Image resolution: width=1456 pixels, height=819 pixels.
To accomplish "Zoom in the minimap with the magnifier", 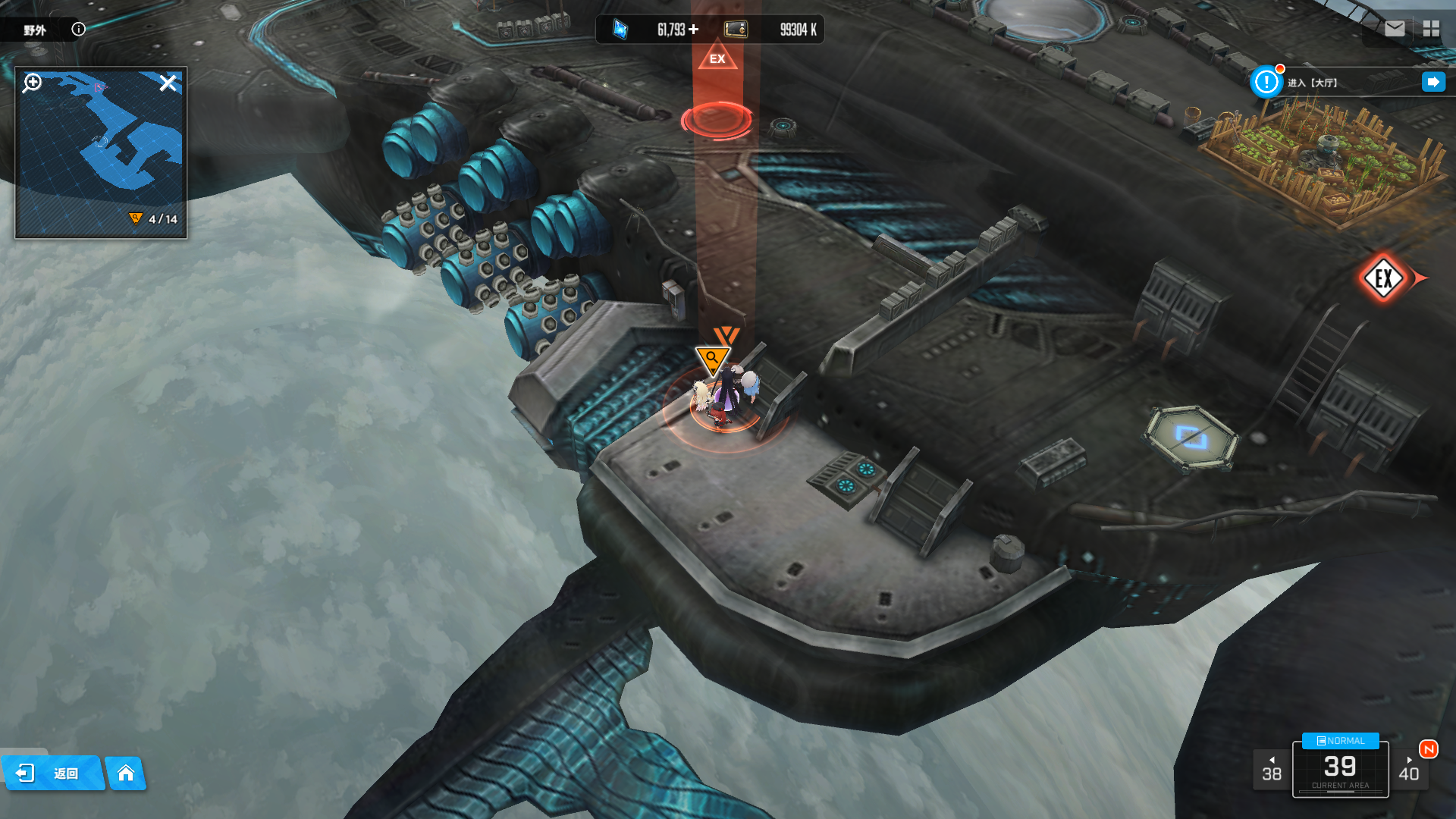I will [33, 83].
